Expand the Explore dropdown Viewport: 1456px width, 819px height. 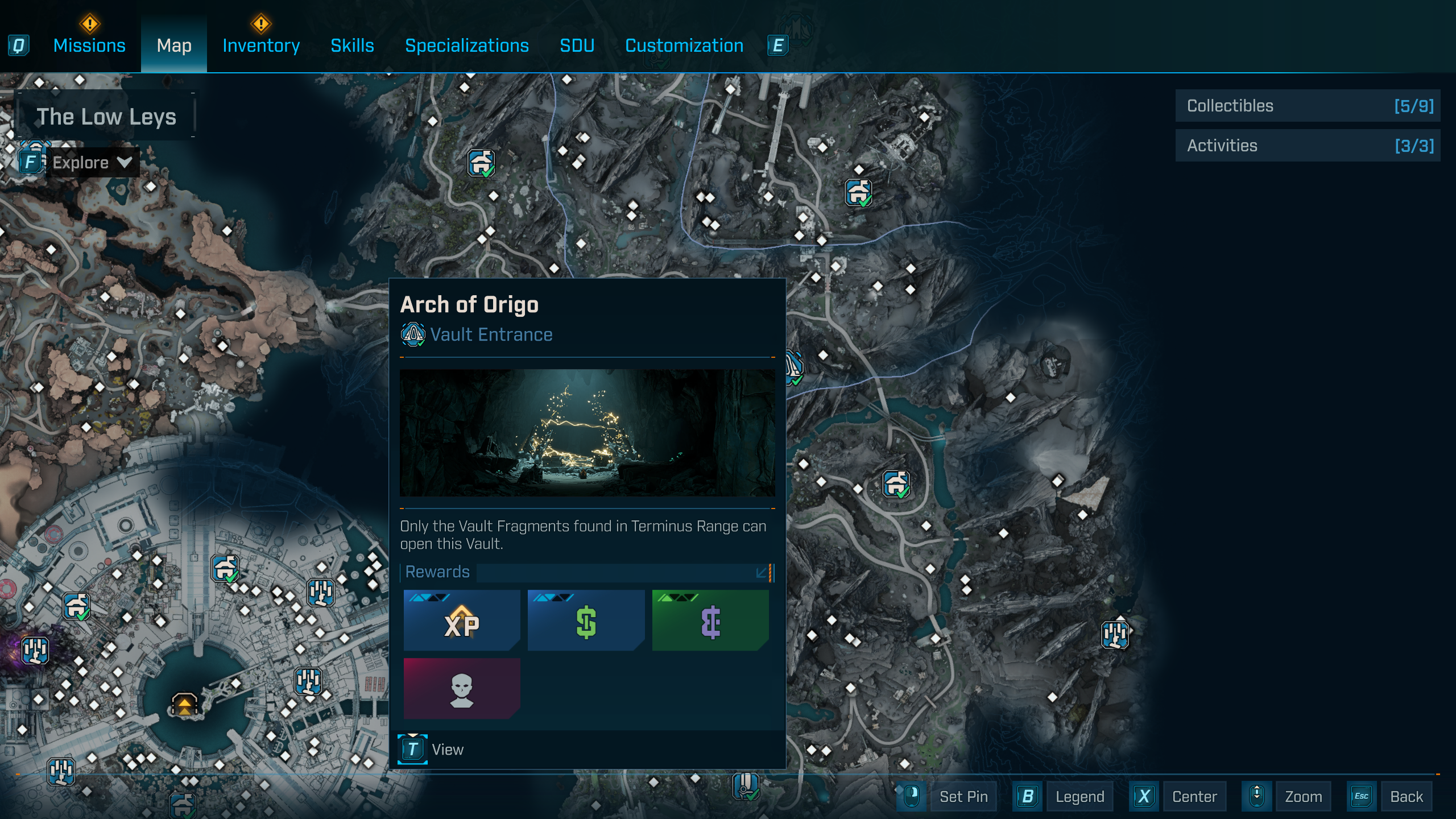91,163
